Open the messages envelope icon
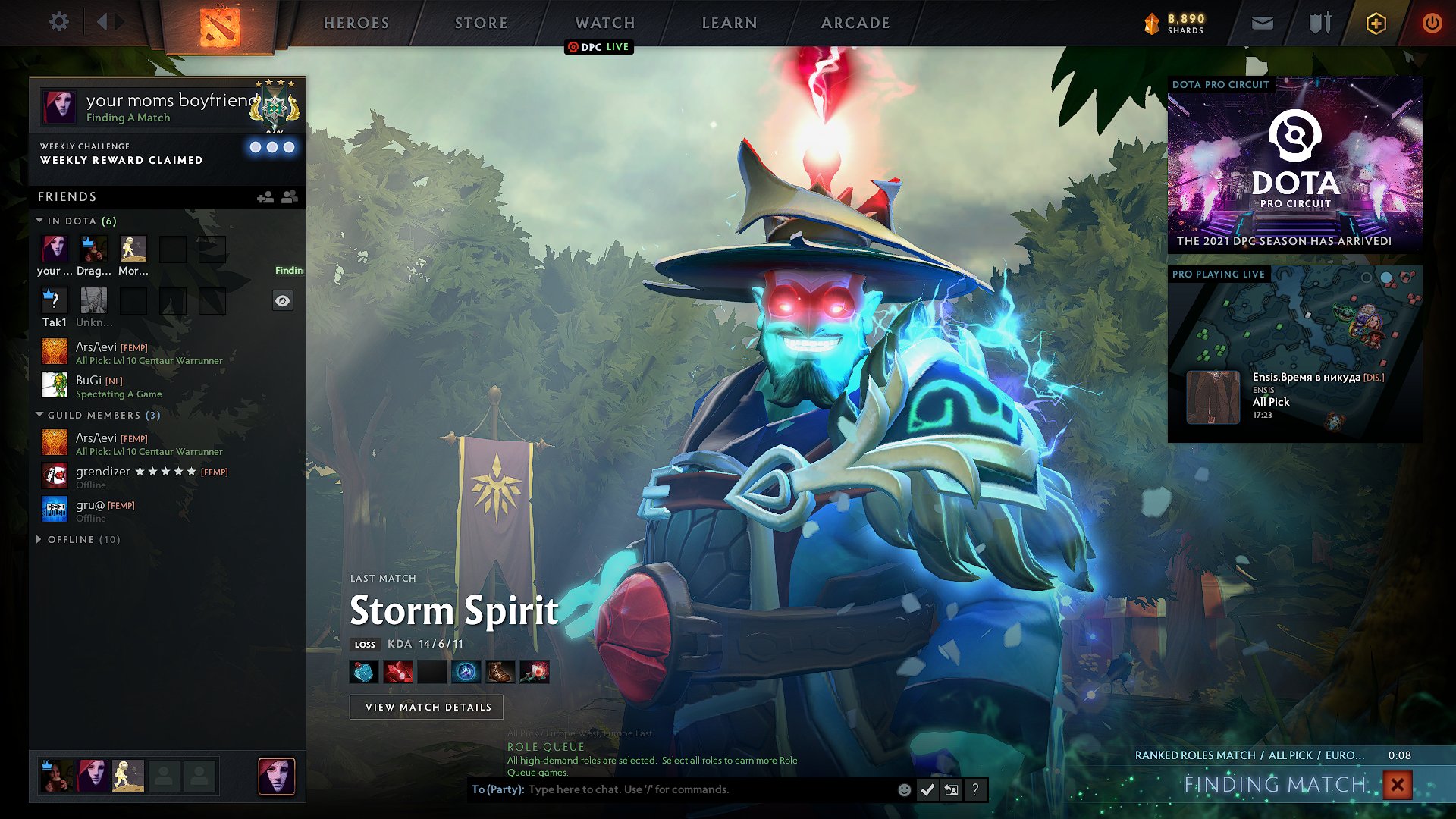1456x819 pixels. click(1261, 23)
